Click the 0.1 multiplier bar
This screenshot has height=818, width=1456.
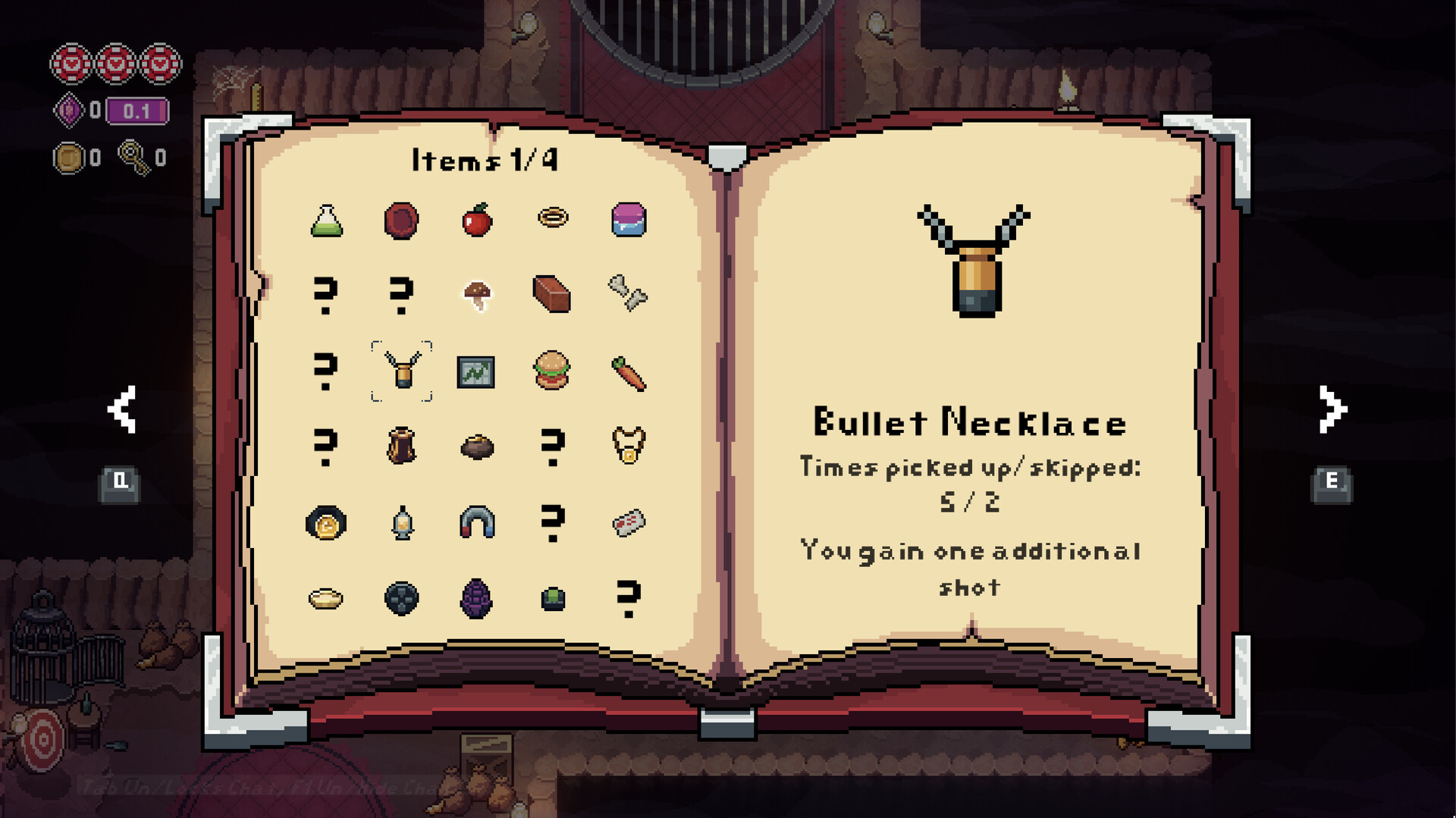[x=136, y=112]
